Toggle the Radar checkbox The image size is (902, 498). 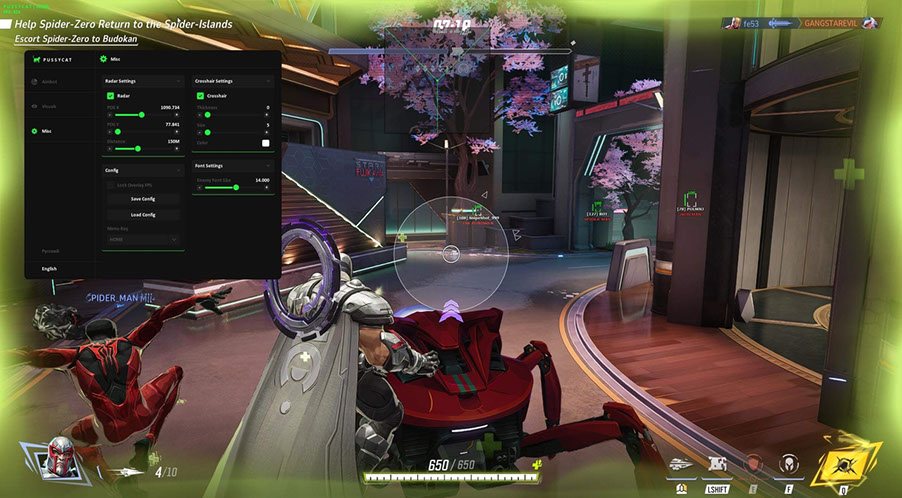(x=111, y=95)
